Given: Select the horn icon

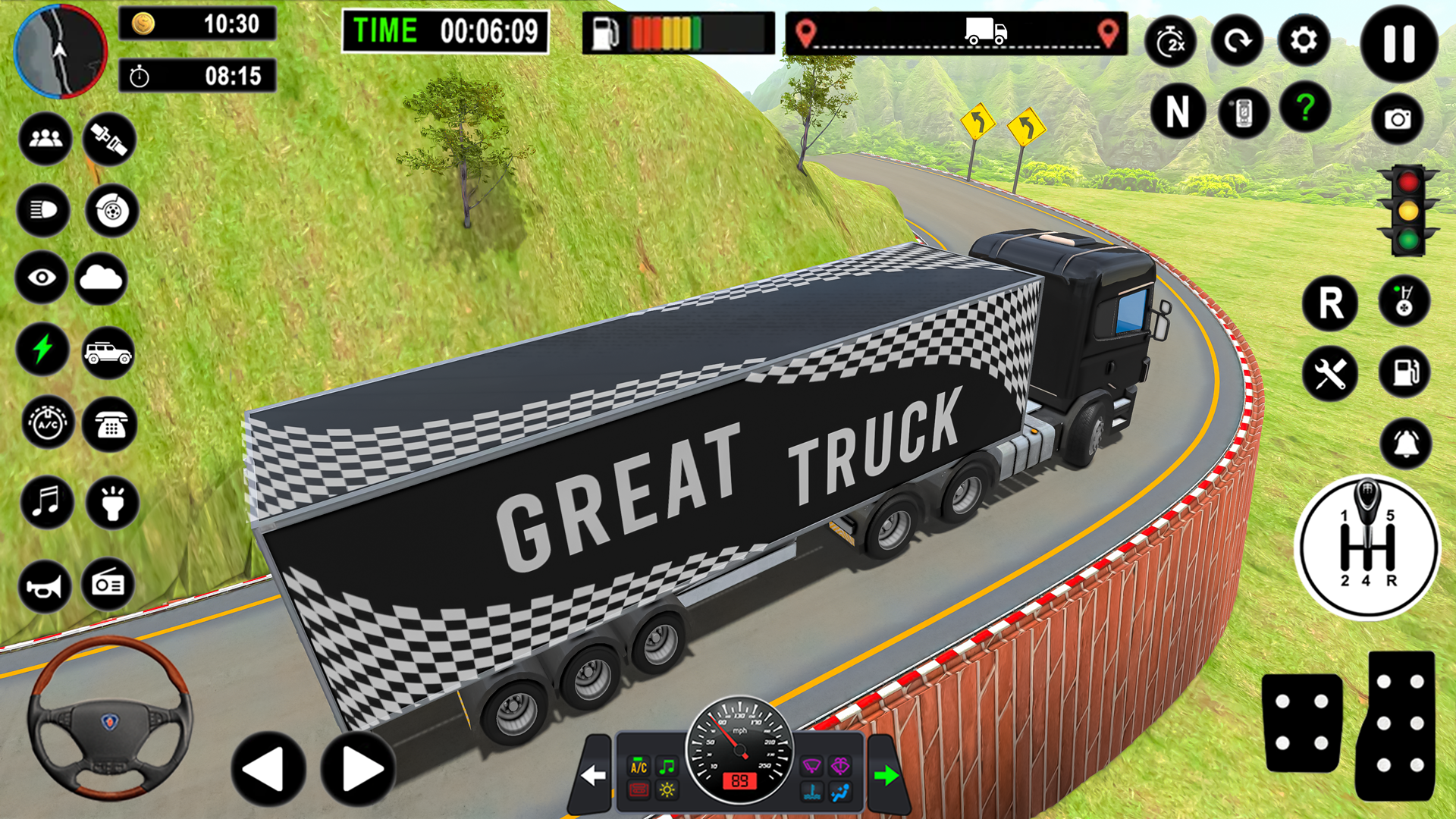Looking at the screenshot, I should [43, 584].
